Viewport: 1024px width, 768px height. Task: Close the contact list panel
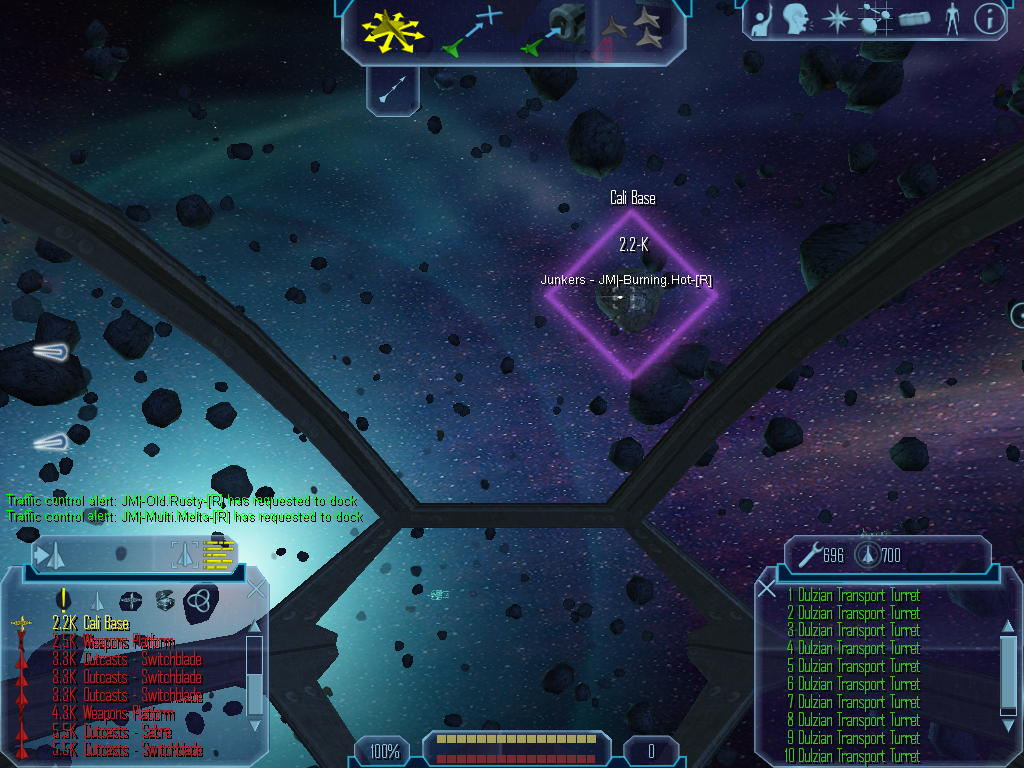(x=256, y=589)
